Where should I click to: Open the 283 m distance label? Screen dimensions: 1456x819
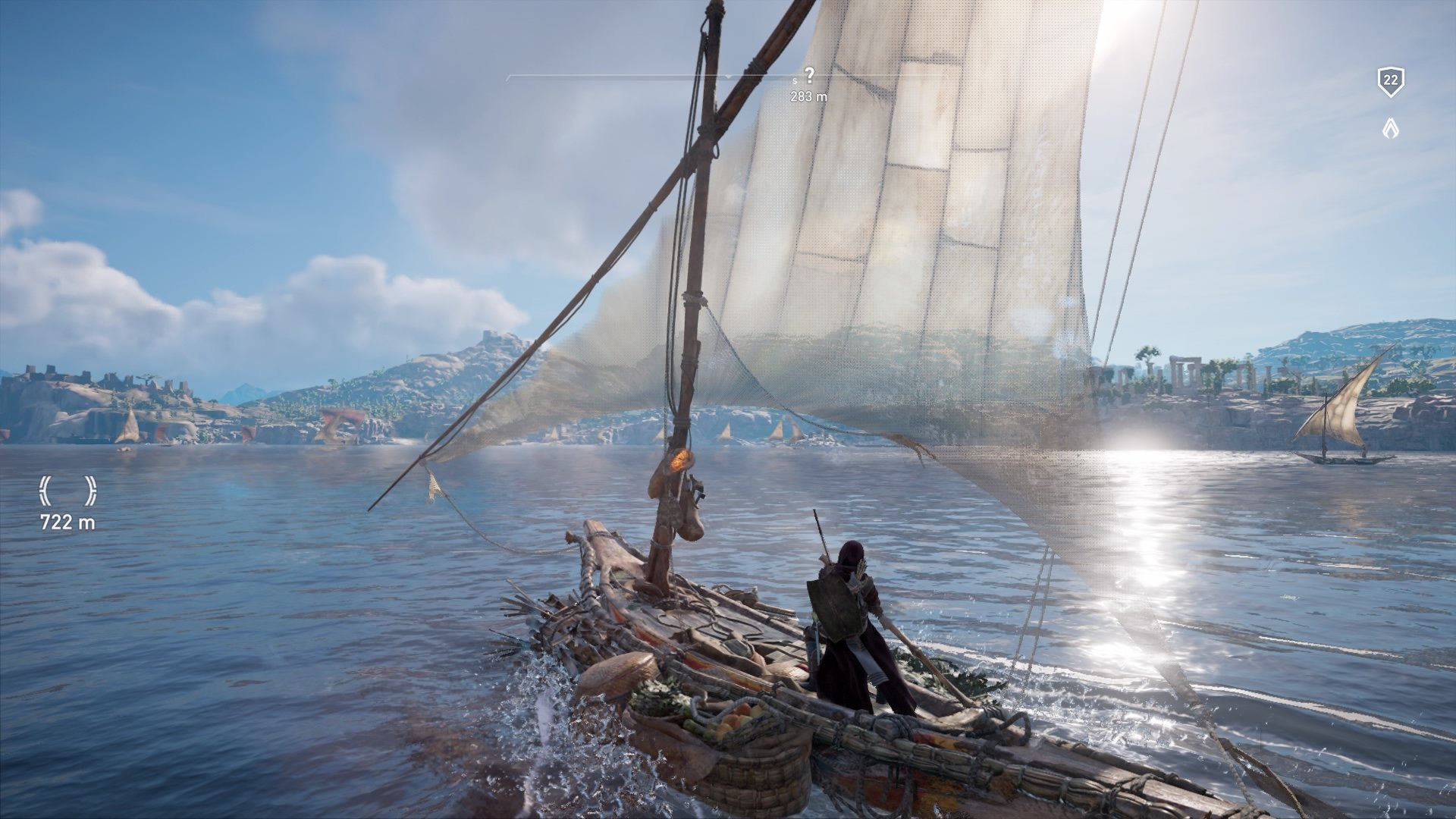[x=808, y=97]
